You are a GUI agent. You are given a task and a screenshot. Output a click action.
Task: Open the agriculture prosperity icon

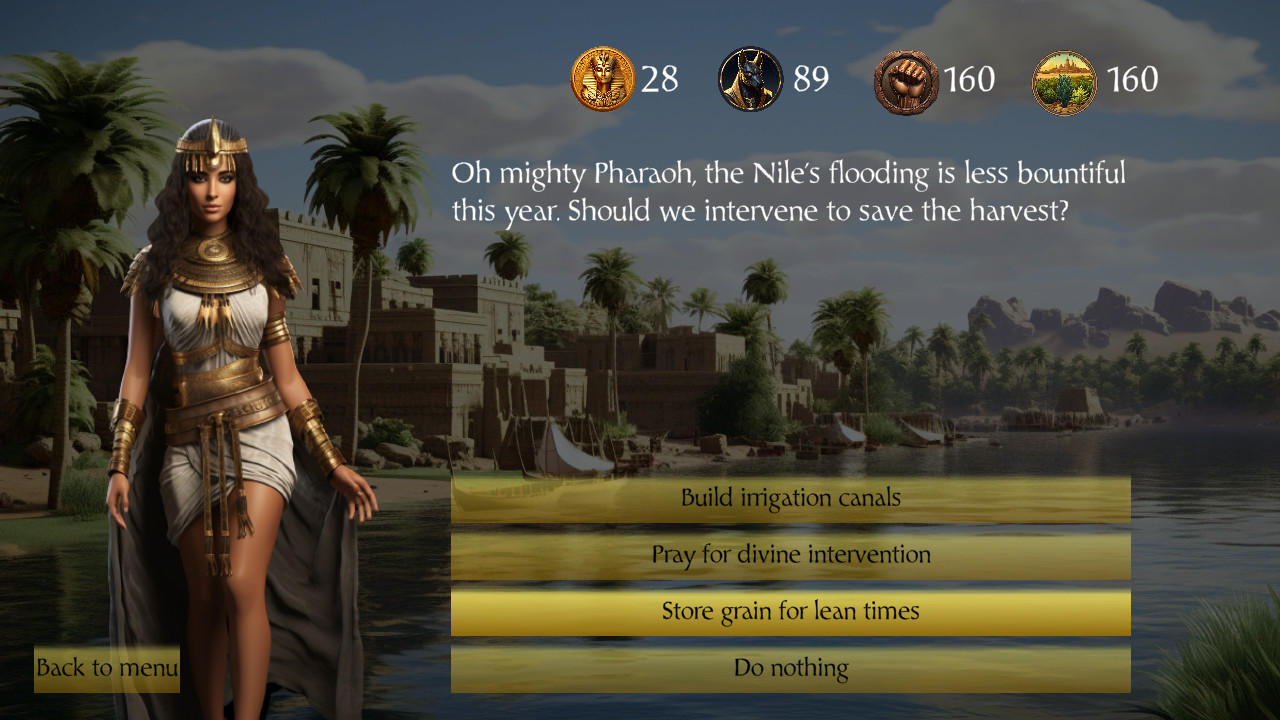(x=1064, y=78)
